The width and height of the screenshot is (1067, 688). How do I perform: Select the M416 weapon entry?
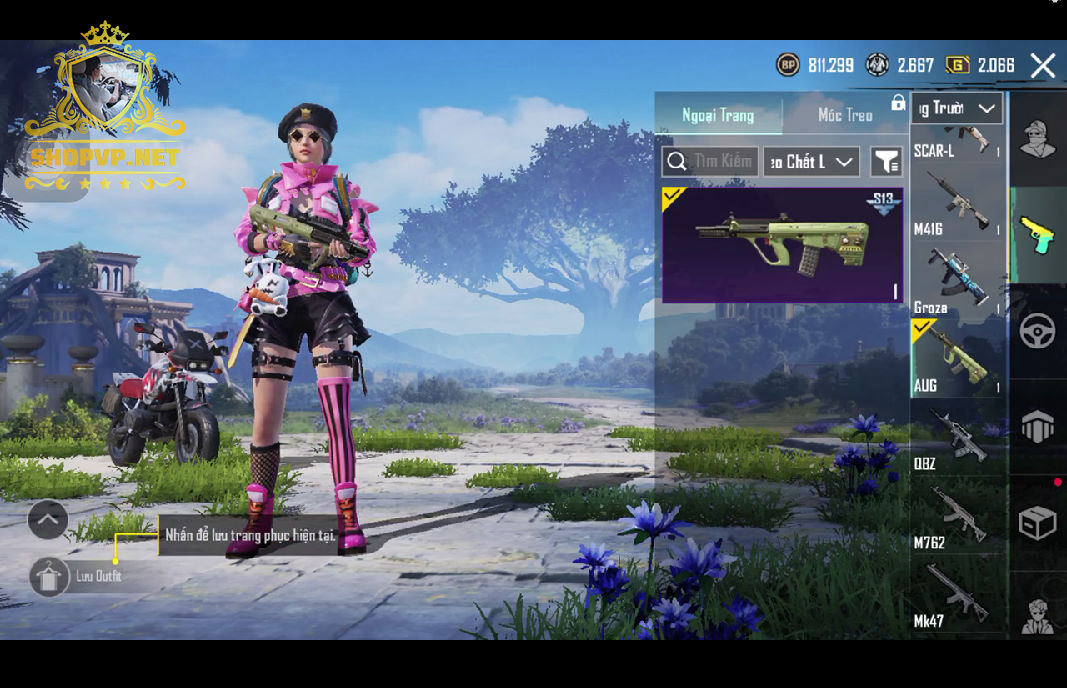(x=957, y=205)
